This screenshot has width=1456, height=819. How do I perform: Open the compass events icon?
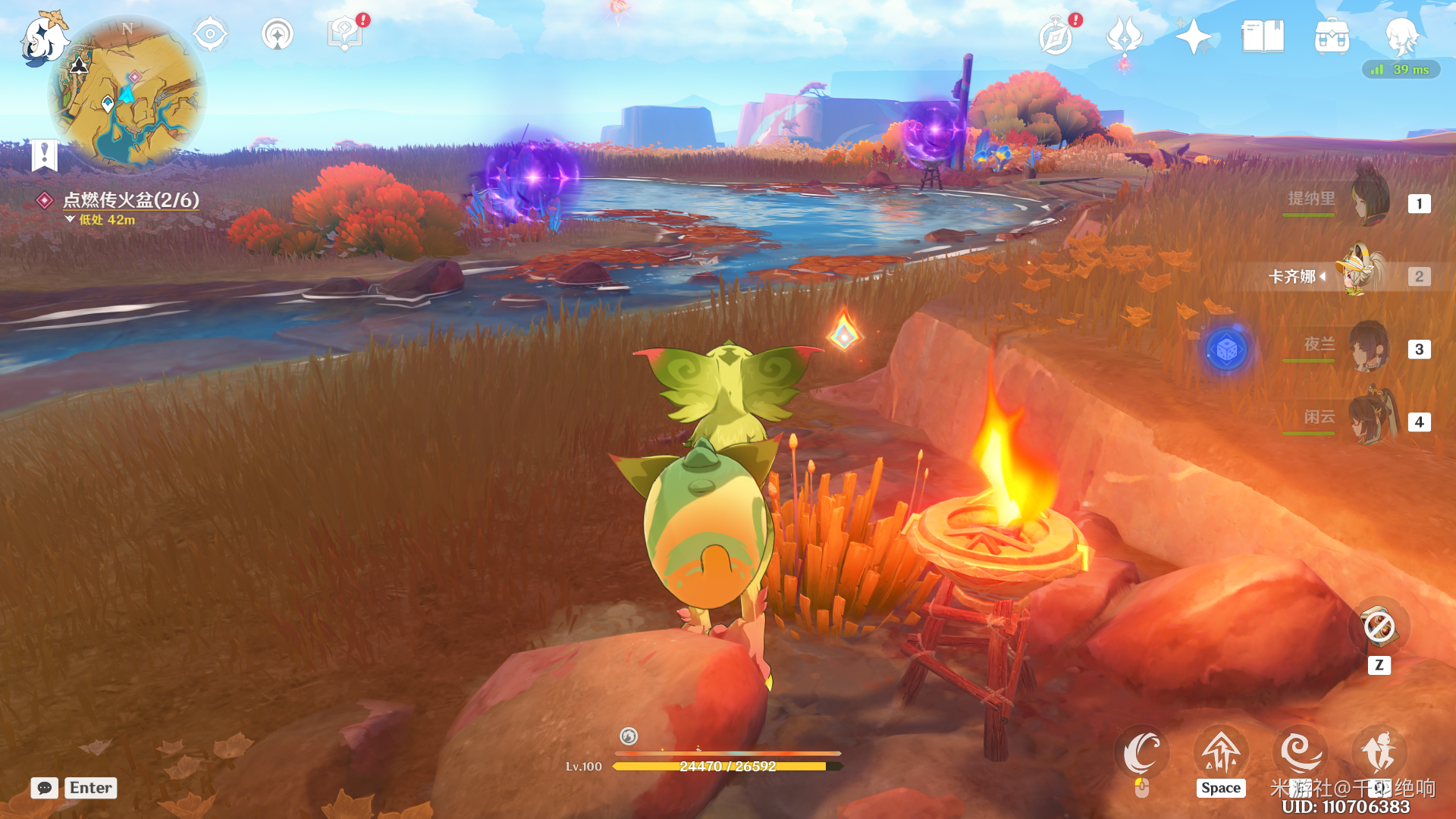coord(1056,36)
